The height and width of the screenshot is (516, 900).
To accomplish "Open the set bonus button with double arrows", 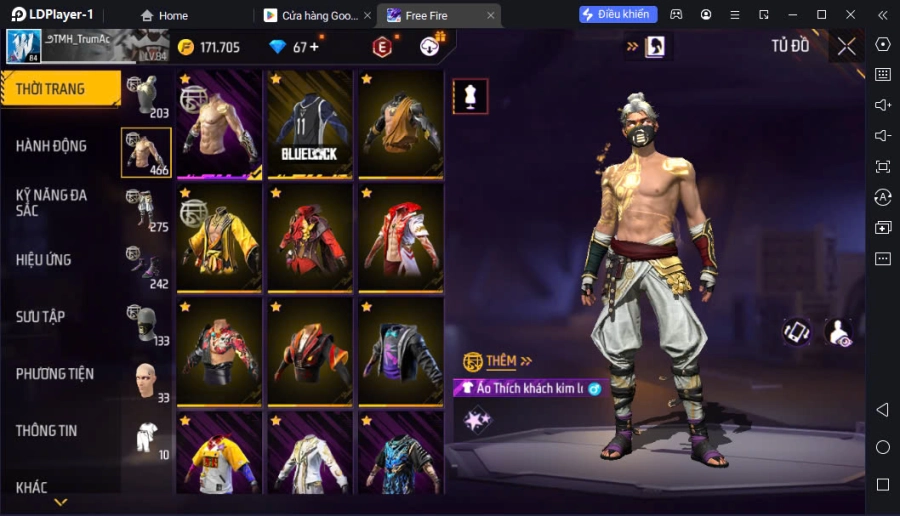I will click(648, 46).
